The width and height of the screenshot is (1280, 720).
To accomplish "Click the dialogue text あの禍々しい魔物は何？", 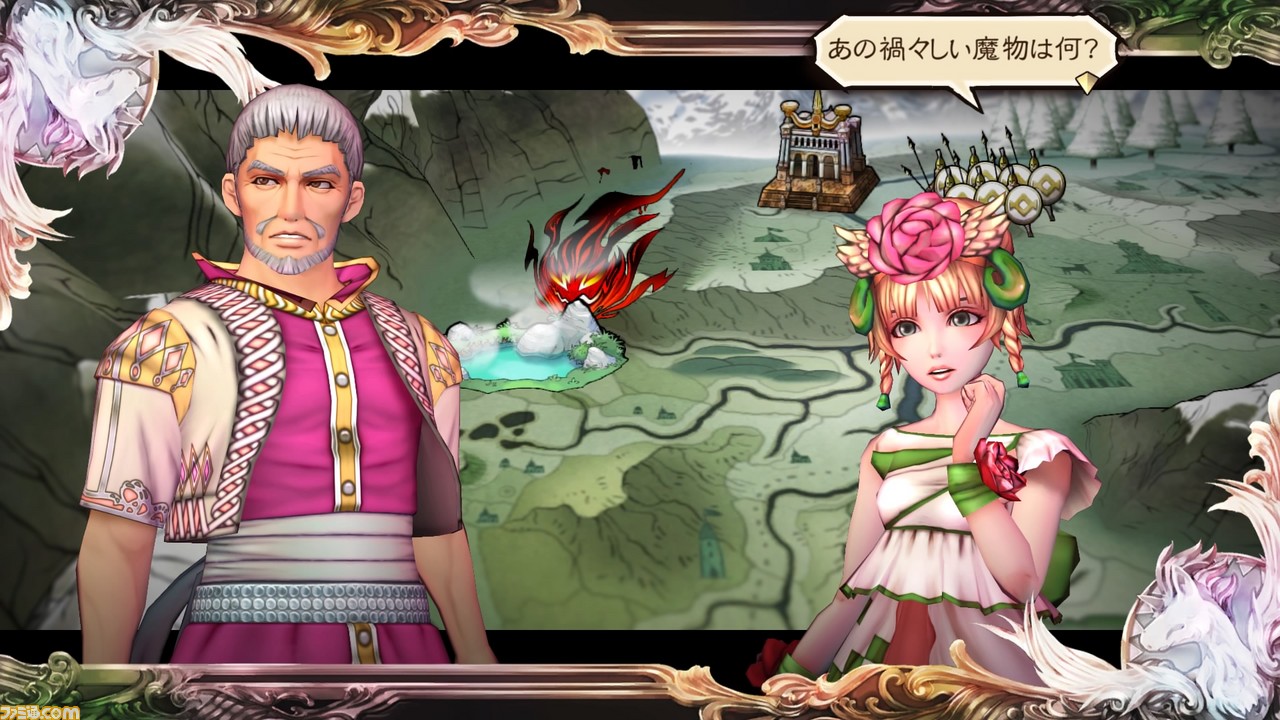I will click(950, 44).
